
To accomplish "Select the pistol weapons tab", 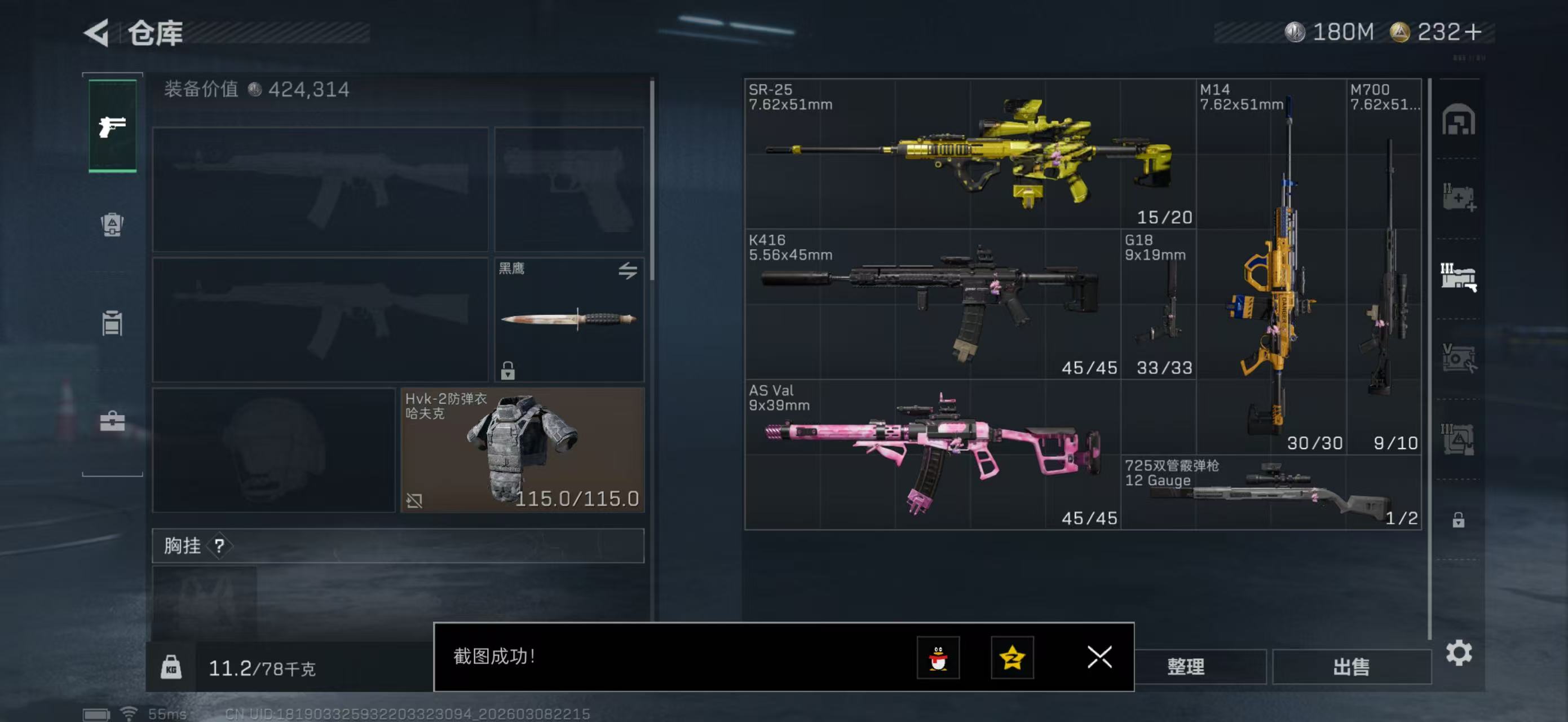I will (x=113, y=126).
